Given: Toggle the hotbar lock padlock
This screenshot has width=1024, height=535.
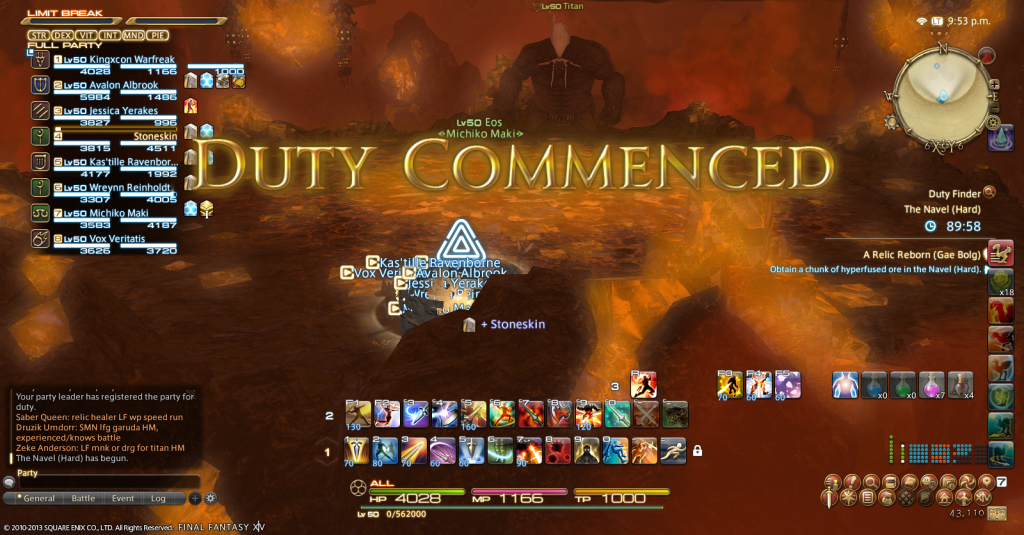Looking at the screenshot, I should (697, 451).
